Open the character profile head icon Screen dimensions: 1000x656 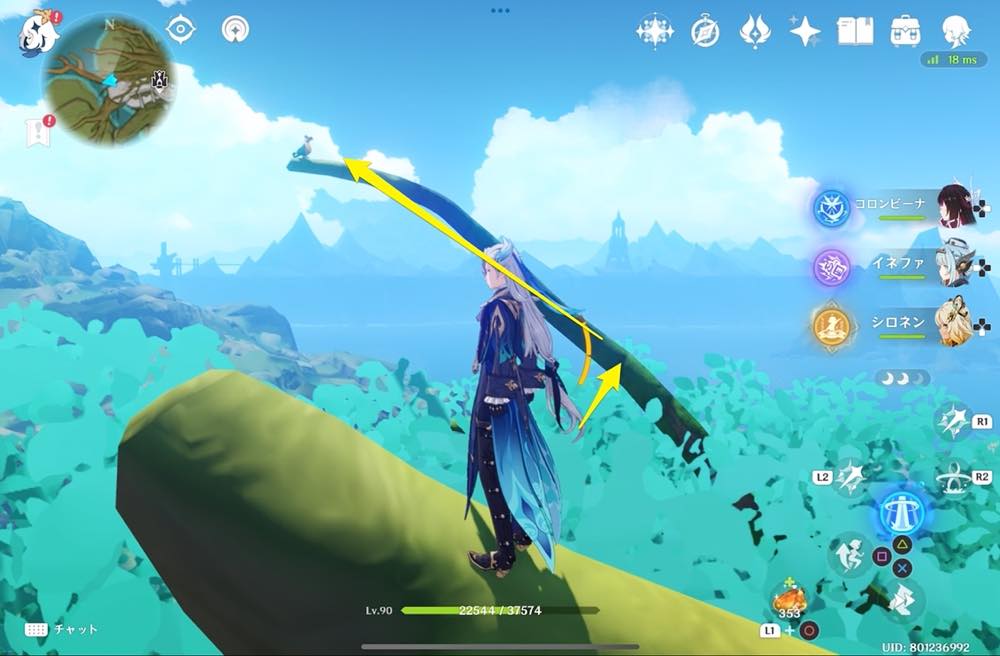(957, 32)
